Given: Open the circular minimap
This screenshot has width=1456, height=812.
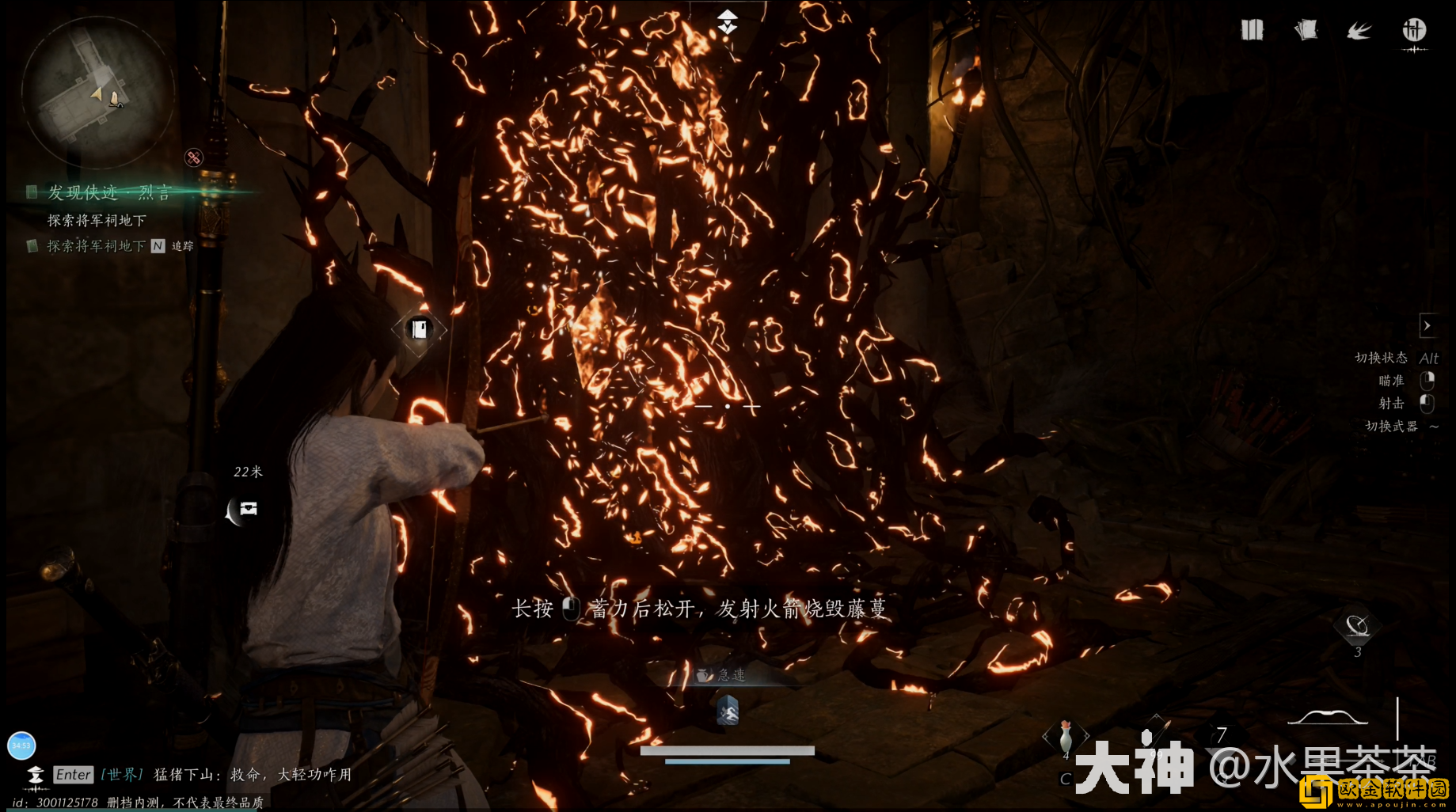Looking at the screenshot, I should (97, 93).
